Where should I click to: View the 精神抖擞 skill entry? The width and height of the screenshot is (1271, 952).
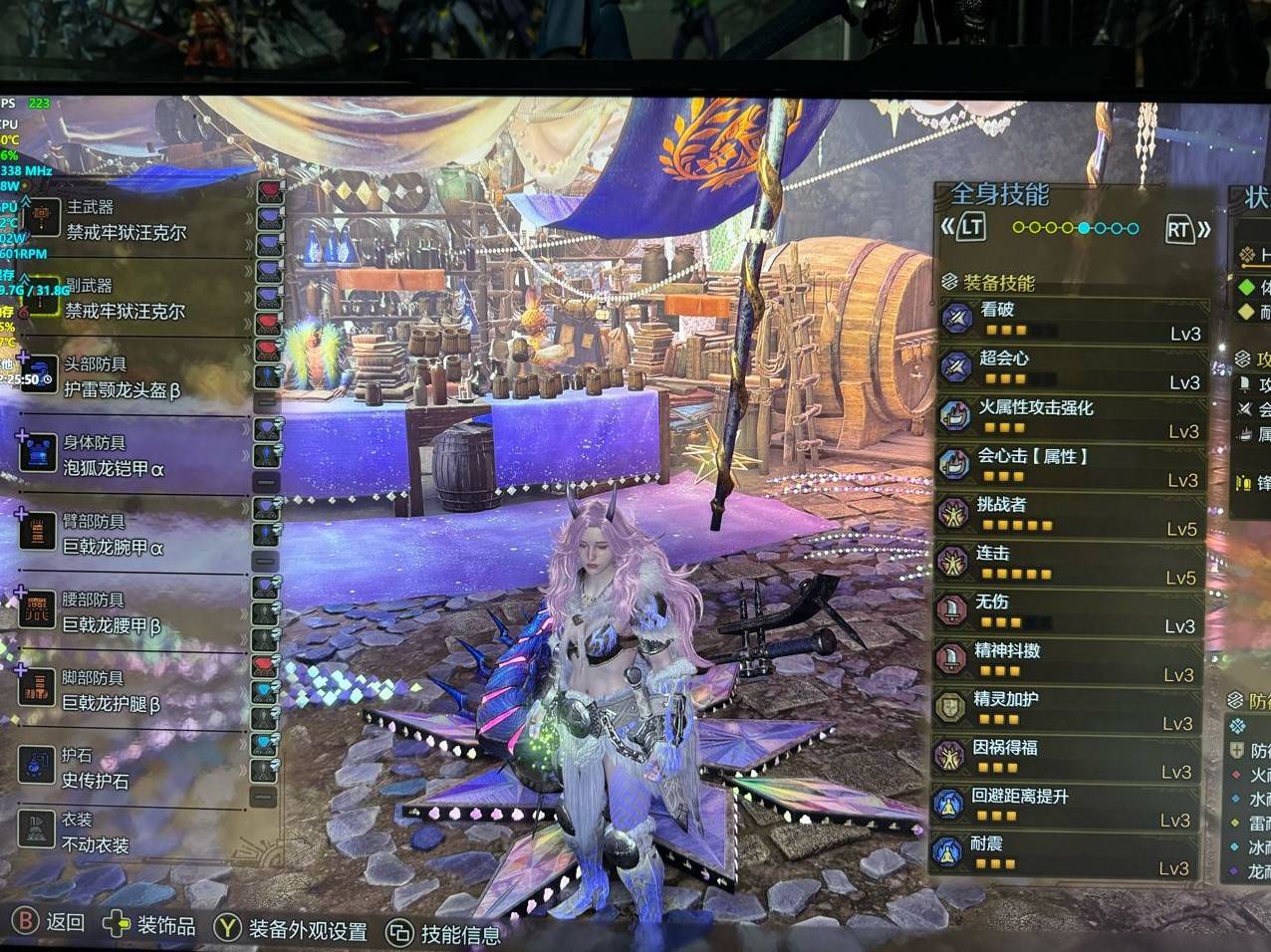pos(1071,662)
